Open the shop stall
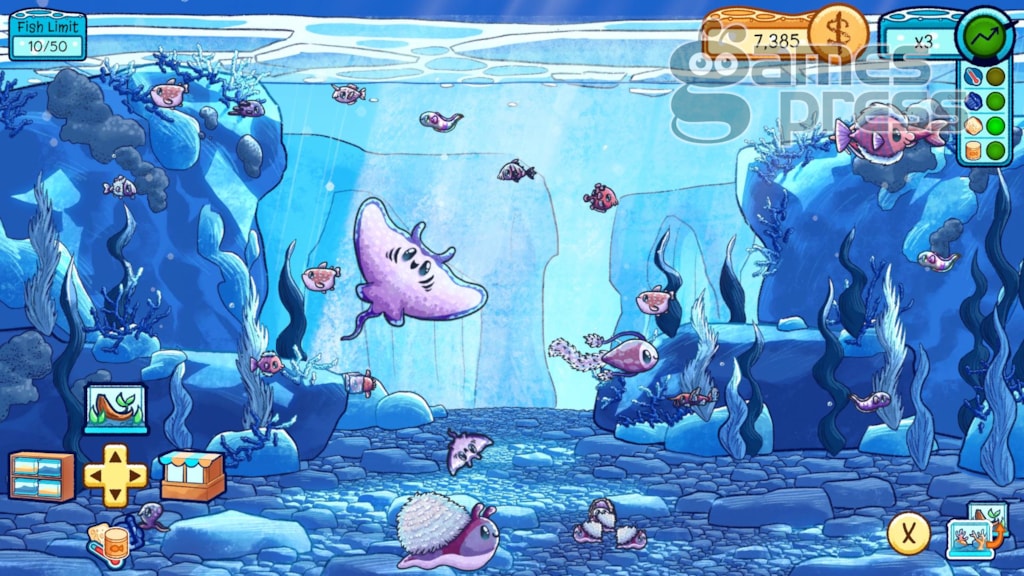The image size is (1024, 576). (x=192, y=475)
